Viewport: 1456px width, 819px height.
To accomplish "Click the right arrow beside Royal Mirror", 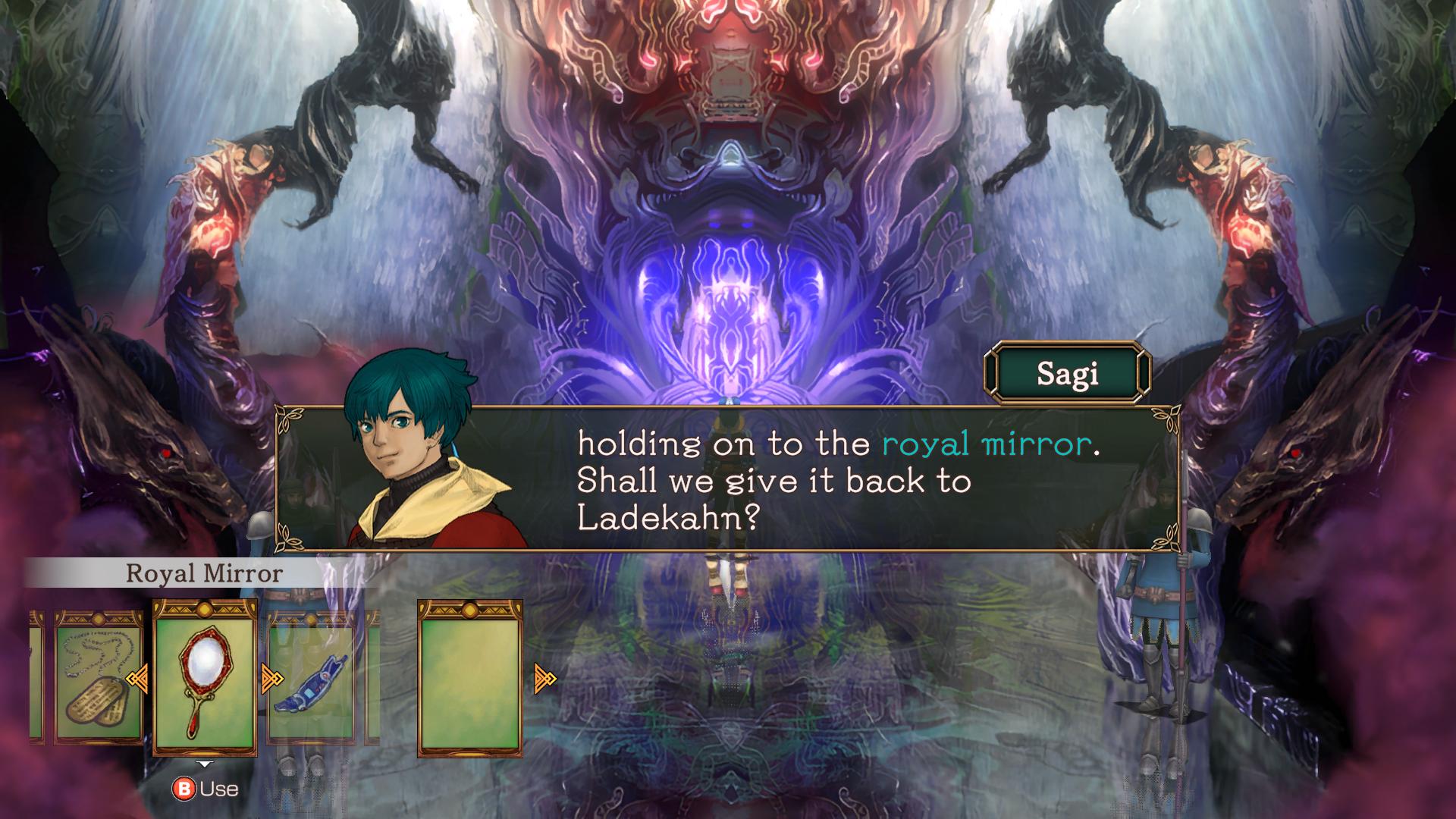I will click(271, 679).
